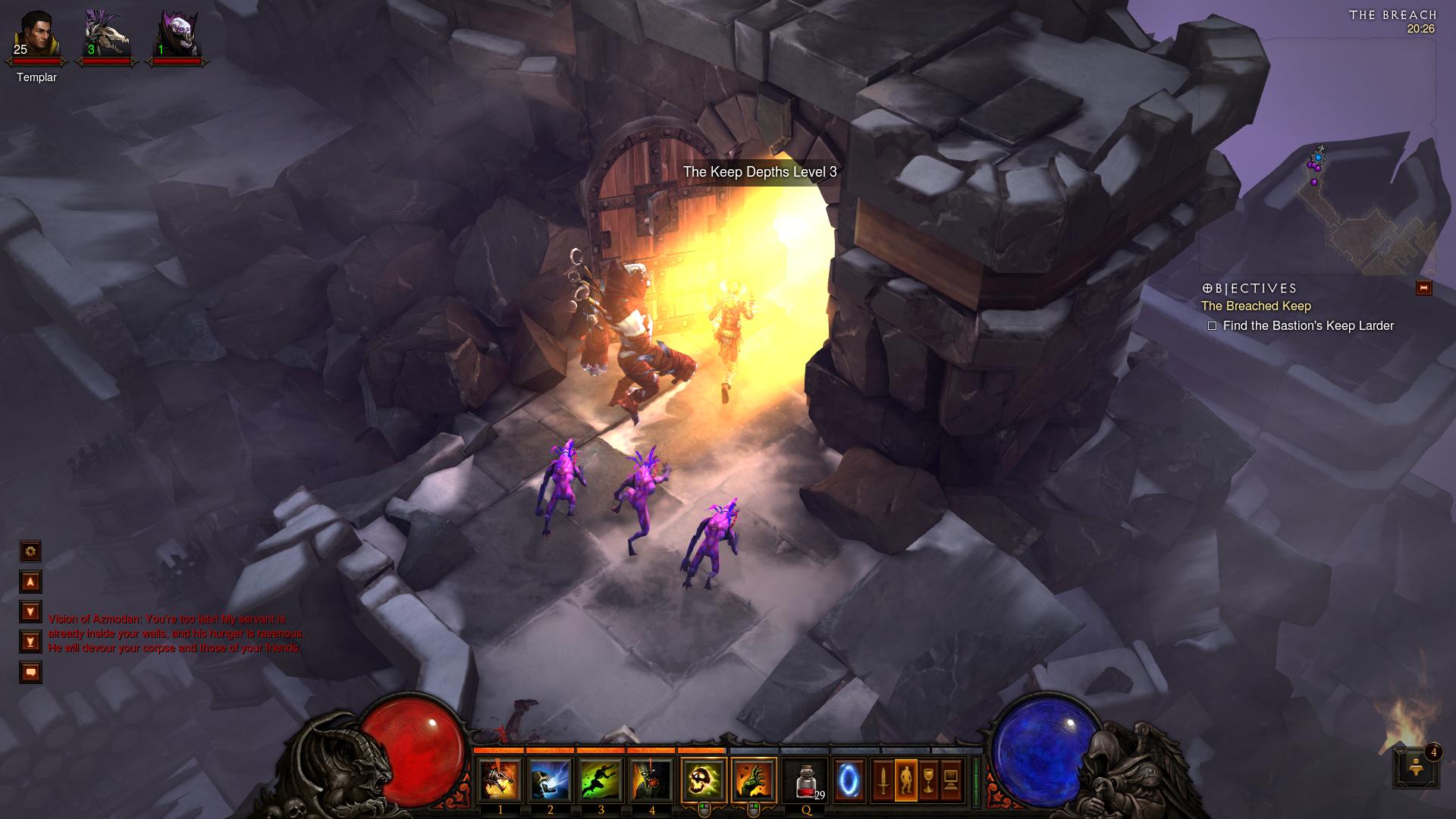Collapse the Objectives tracker panel
Screen dimensions: 1456x819
tap(1423, 288)
